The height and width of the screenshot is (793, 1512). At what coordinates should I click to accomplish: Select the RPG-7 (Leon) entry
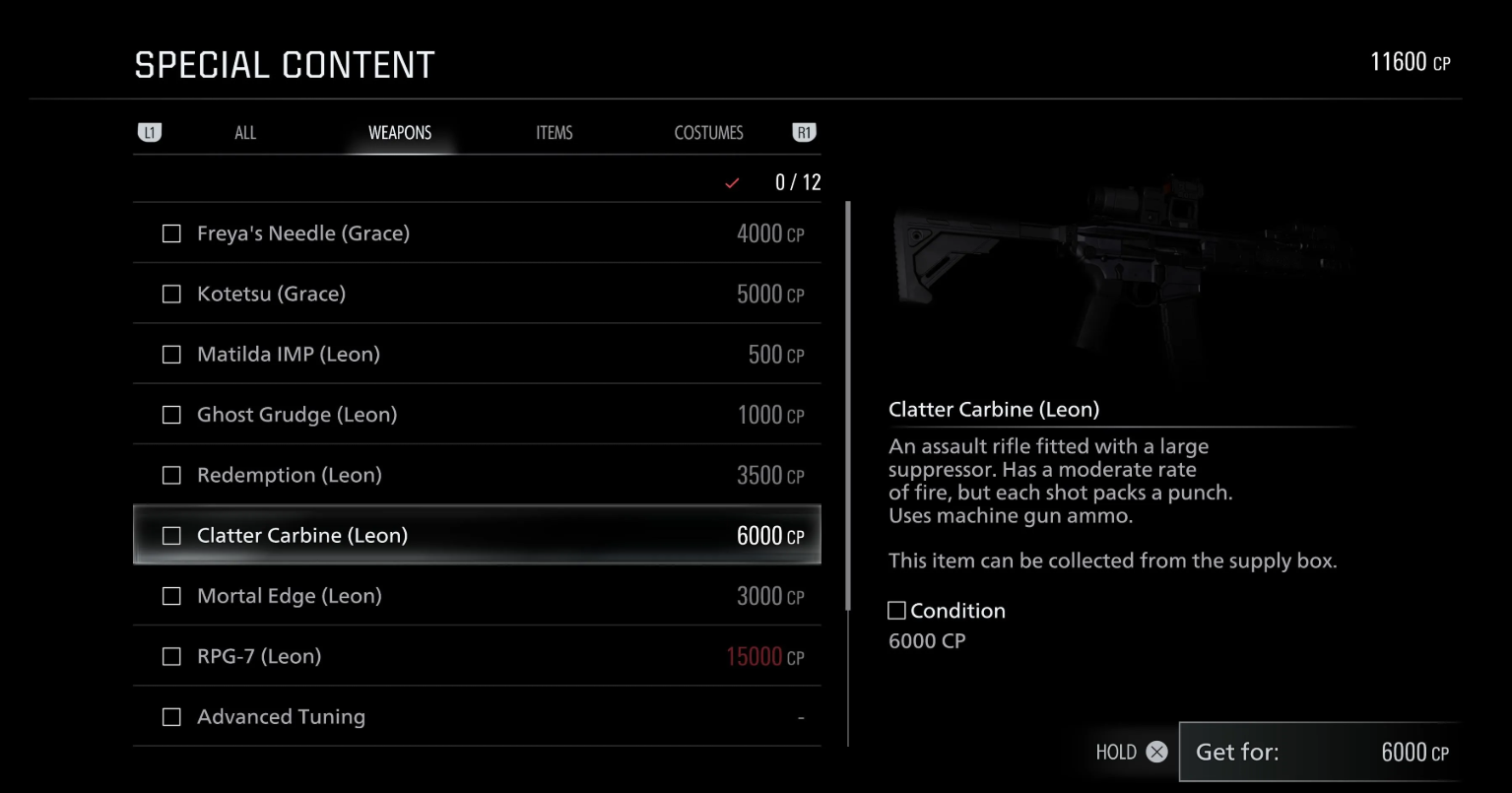[x=477, y=656]
